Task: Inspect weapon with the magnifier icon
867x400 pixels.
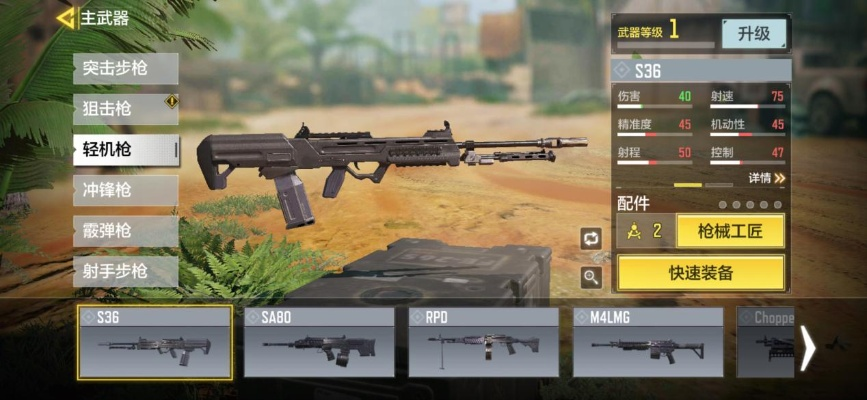Action: [x=591, y=277]
